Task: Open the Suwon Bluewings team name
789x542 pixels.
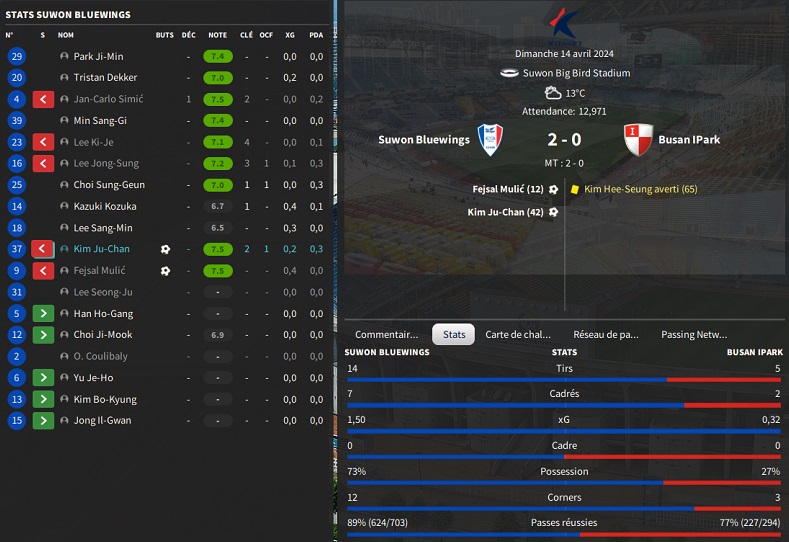Action: click(424, 140)
